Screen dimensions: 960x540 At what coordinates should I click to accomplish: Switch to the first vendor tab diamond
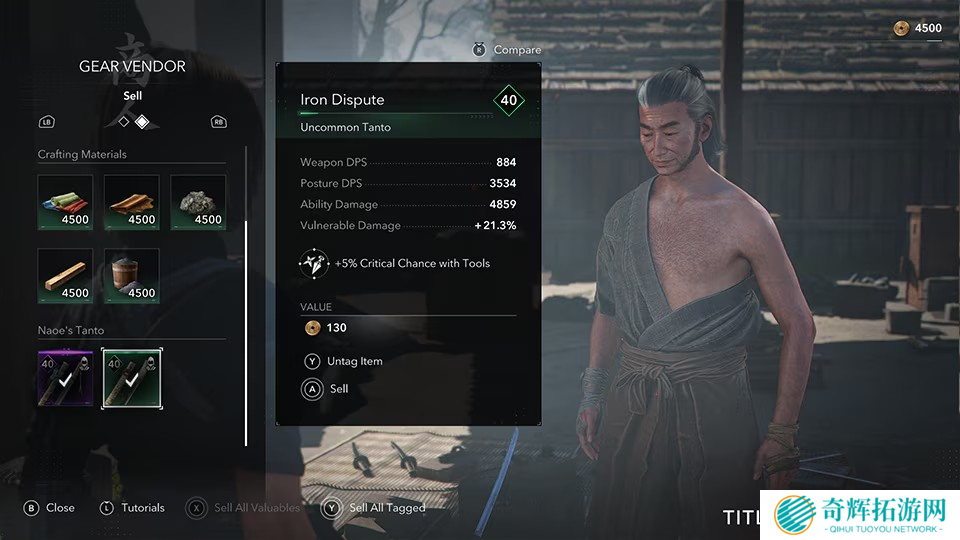coord(124,121)
